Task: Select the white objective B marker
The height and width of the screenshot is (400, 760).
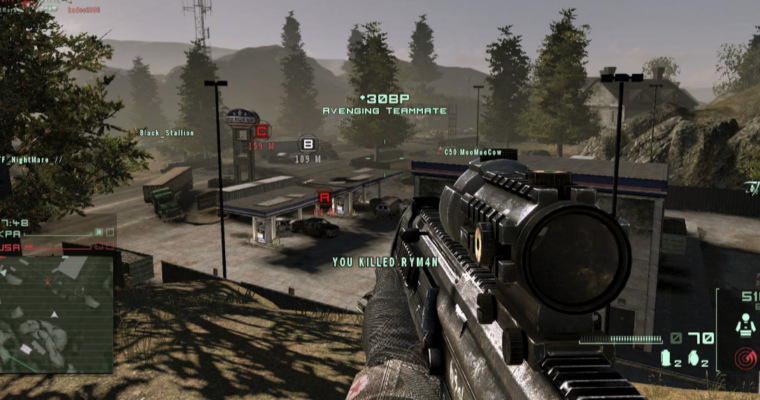Action: pyautogui.click(x=307, y=144)
